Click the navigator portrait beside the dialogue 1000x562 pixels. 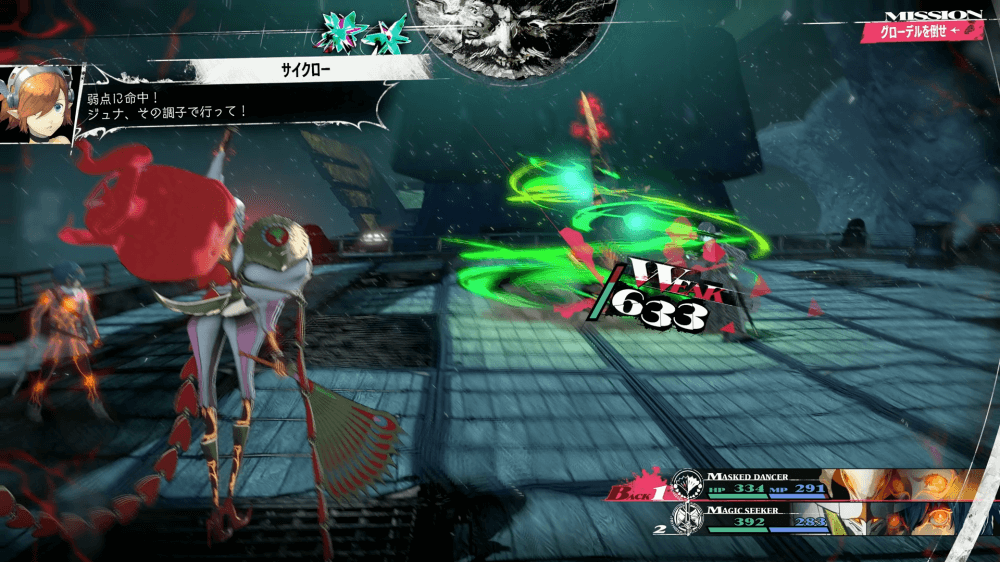[39, 105]
